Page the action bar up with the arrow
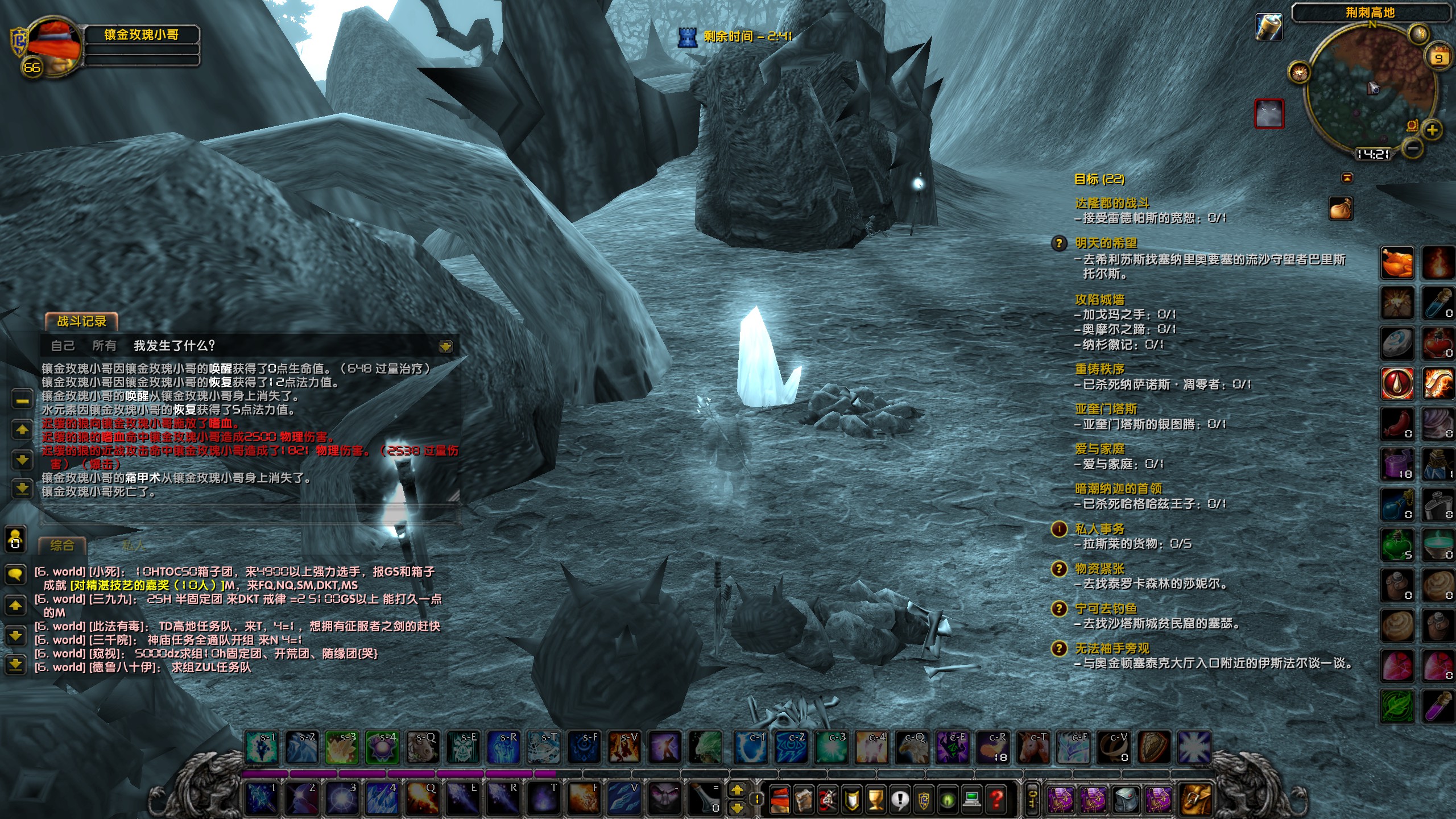The width and height of the screenshot is (1456, 819). pyautogui.click(x=737, y=789)
